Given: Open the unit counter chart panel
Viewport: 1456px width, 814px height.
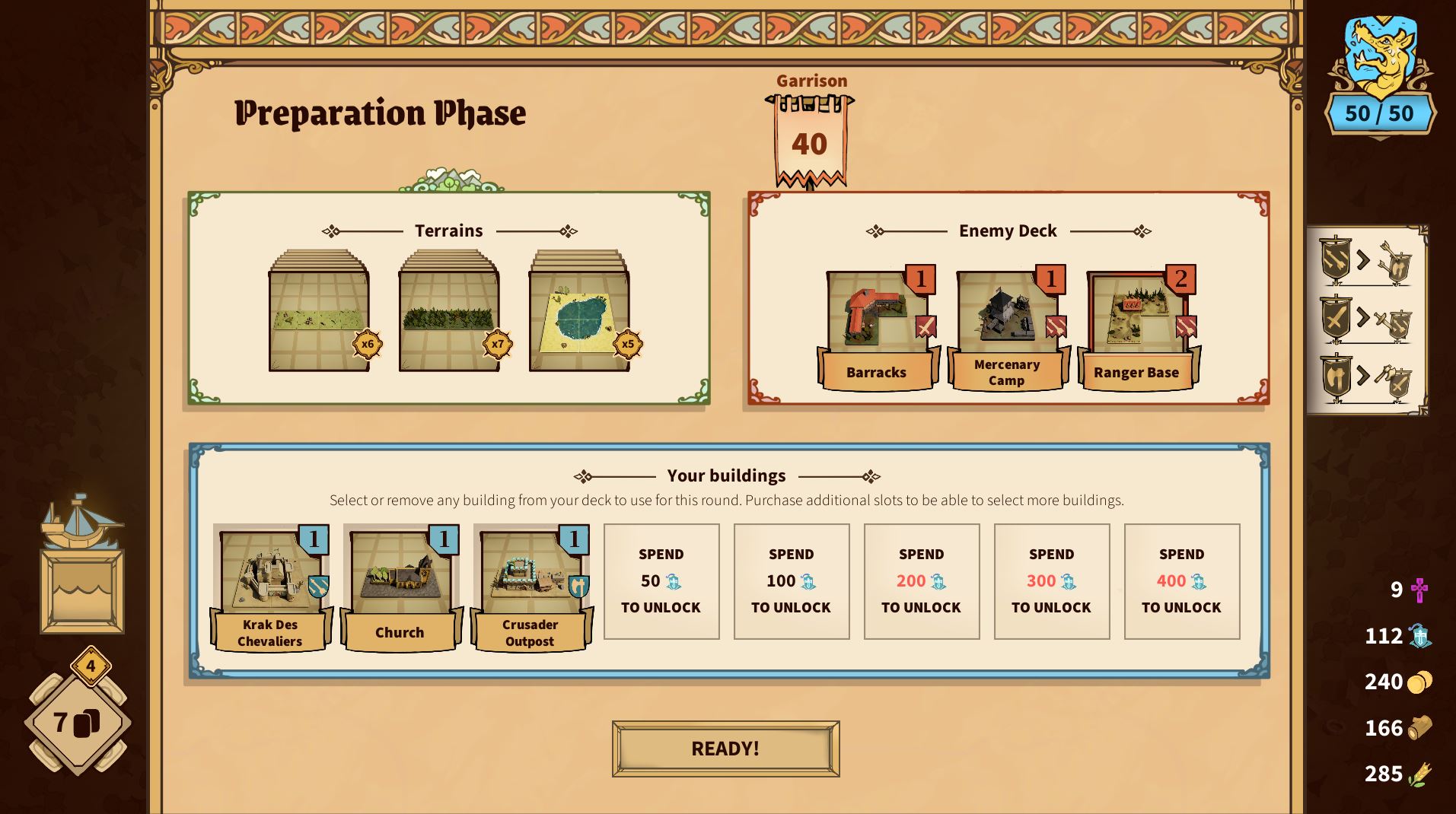Looking at the screenshot, I should 1367,320.
